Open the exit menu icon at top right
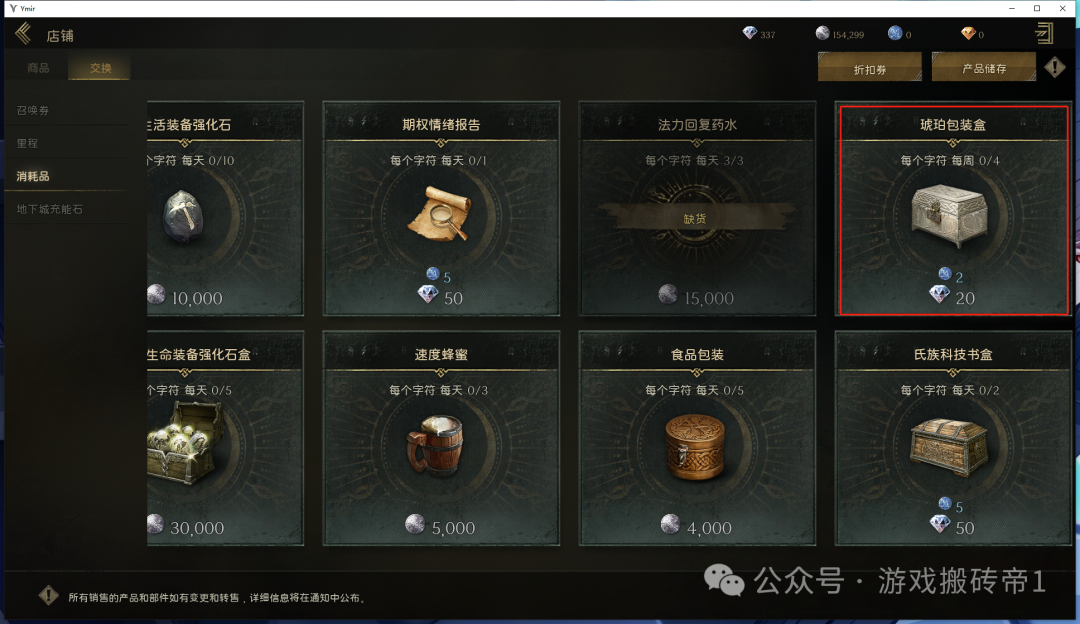 pos(1044,34)
